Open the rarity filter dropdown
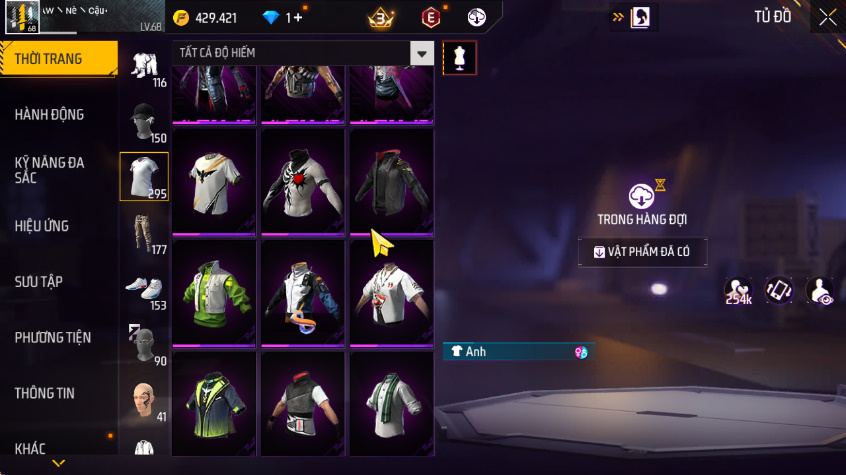 (x=423, y=53)
